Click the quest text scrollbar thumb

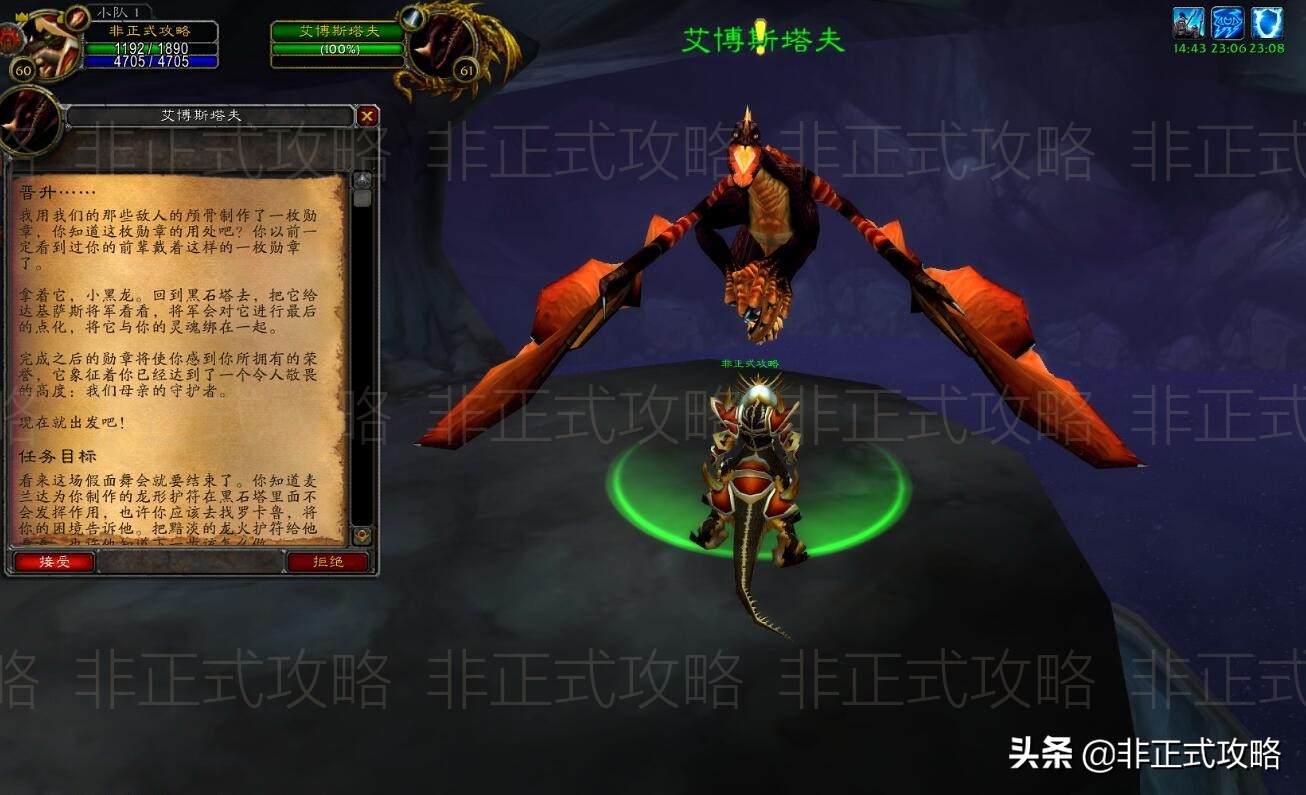click(362, 198)
